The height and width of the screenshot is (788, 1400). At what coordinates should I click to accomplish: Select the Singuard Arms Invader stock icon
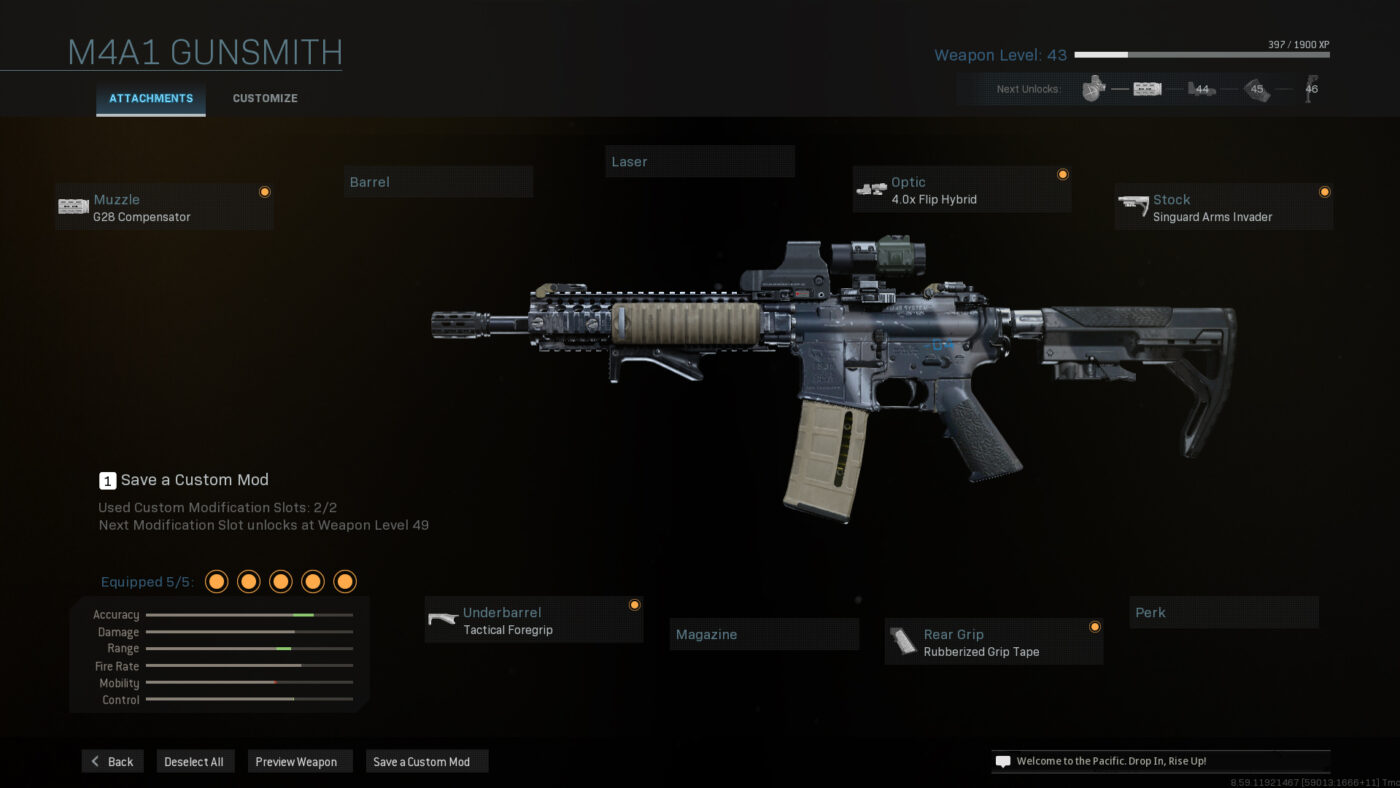tap(1133, 206)
